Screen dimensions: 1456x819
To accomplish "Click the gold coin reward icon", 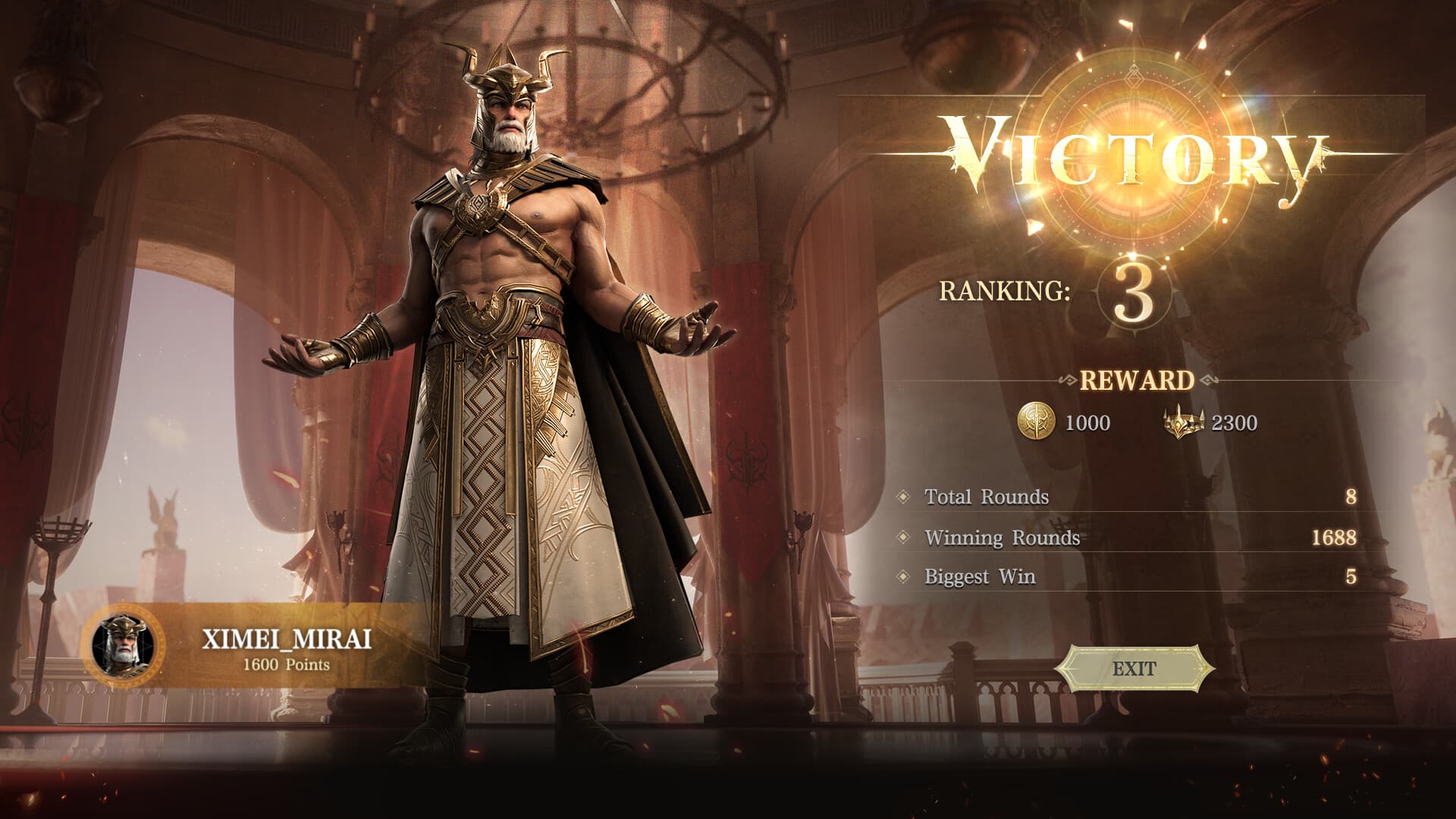I will [1035, 422].
